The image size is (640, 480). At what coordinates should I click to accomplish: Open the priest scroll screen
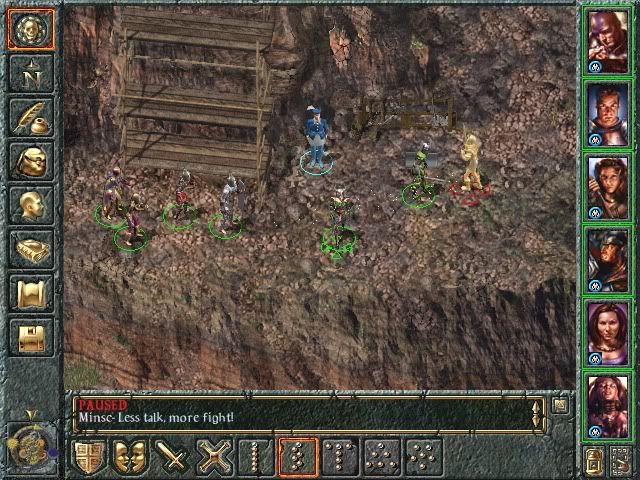point(30,293)
